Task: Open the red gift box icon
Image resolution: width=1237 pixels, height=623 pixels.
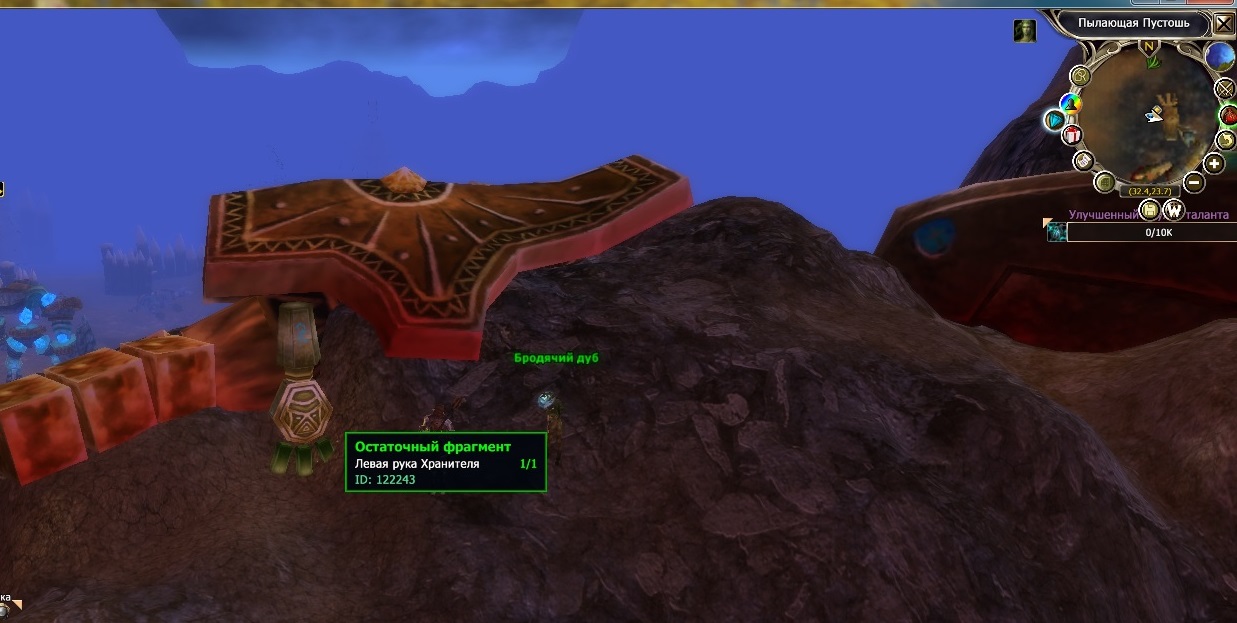Action: coord(1073,135)
